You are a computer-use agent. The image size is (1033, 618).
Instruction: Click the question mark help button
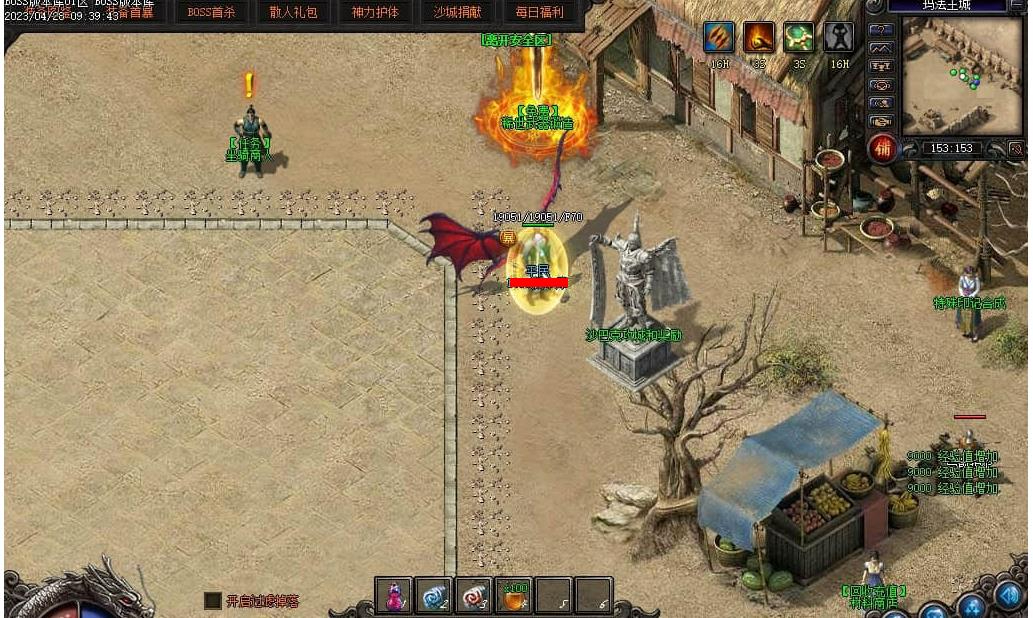881,30
